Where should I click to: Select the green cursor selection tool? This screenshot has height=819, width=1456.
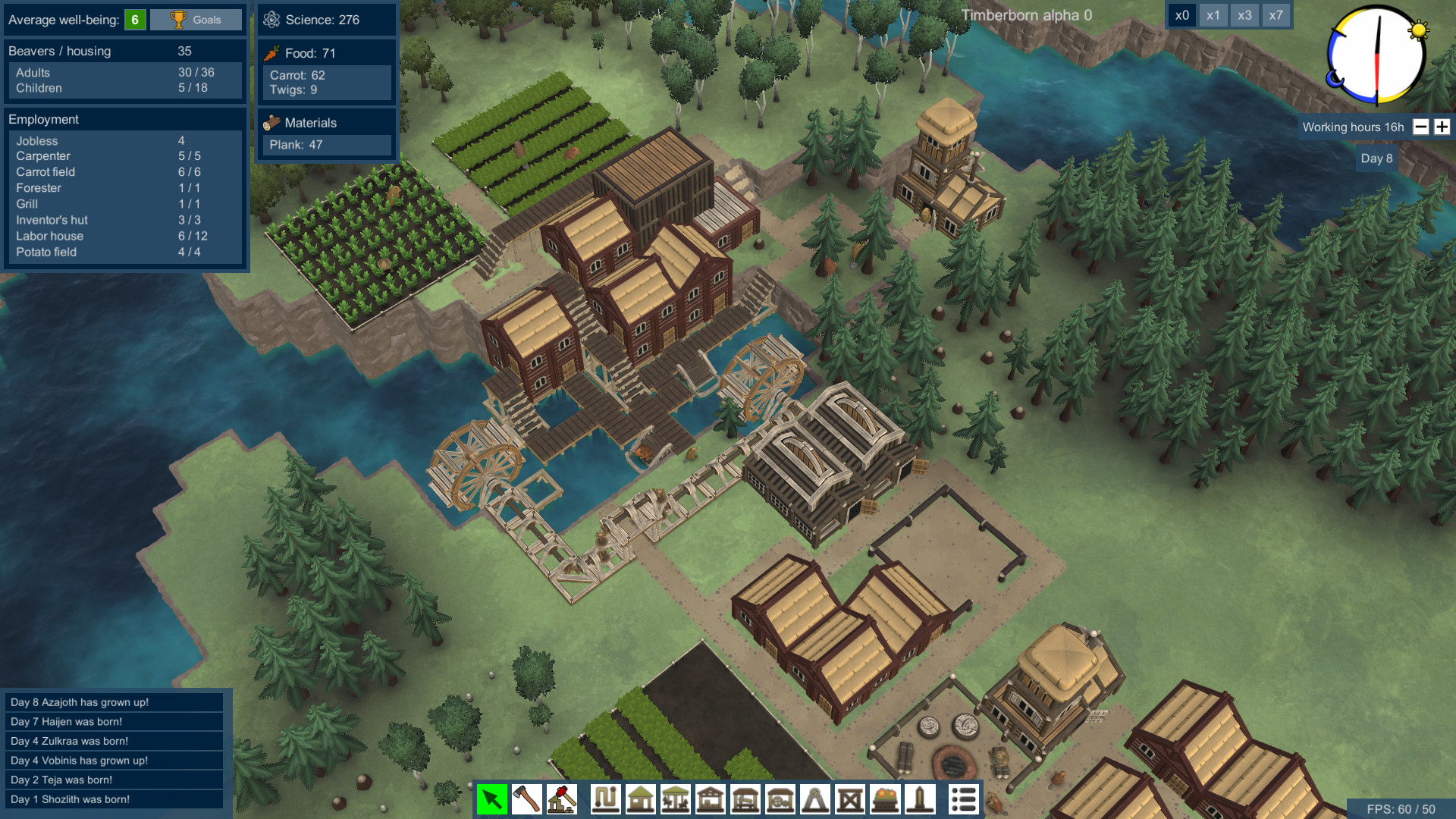pos(492,799)
